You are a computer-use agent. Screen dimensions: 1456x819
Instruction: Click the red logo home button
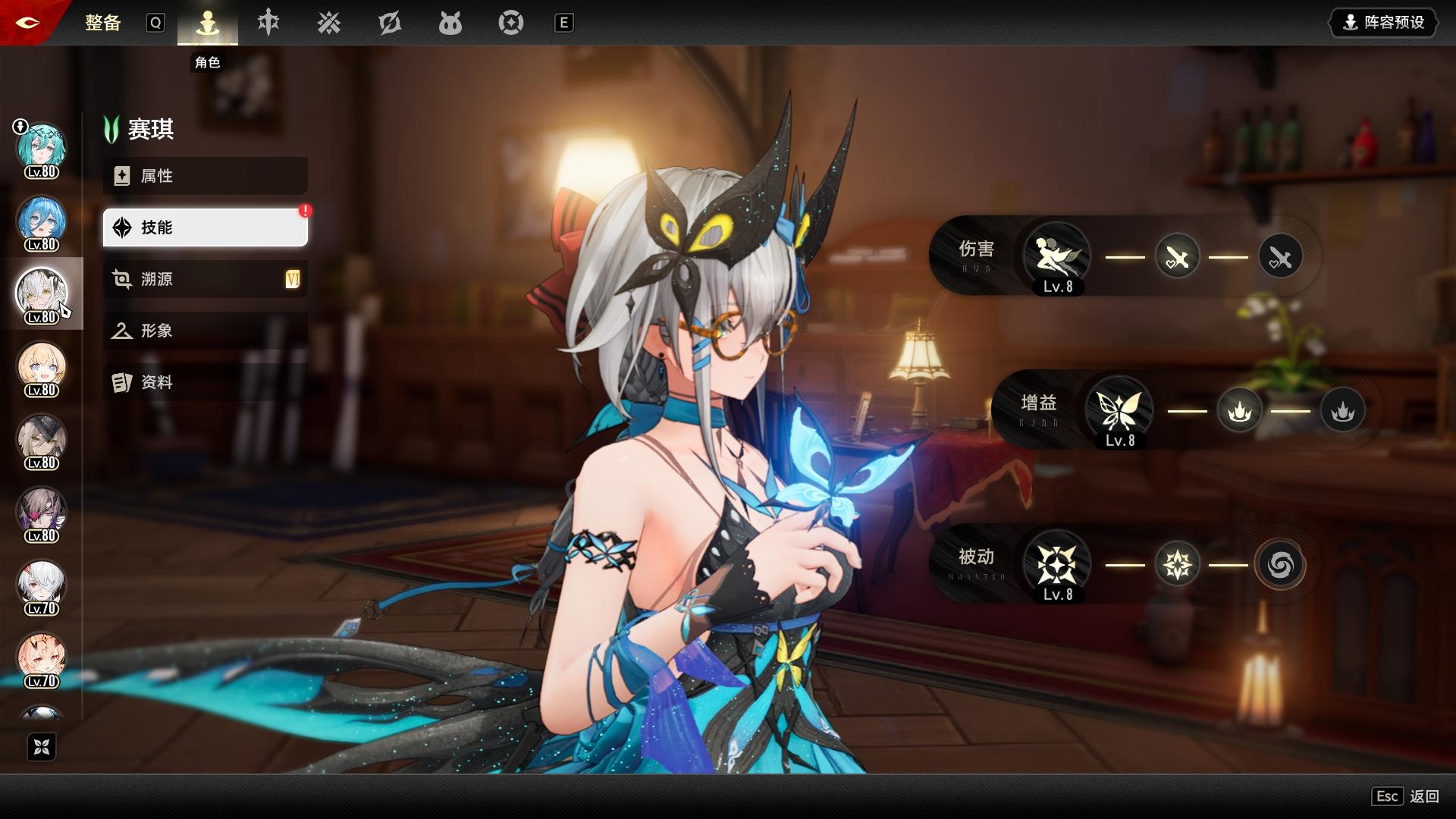[x=29, y=23]
